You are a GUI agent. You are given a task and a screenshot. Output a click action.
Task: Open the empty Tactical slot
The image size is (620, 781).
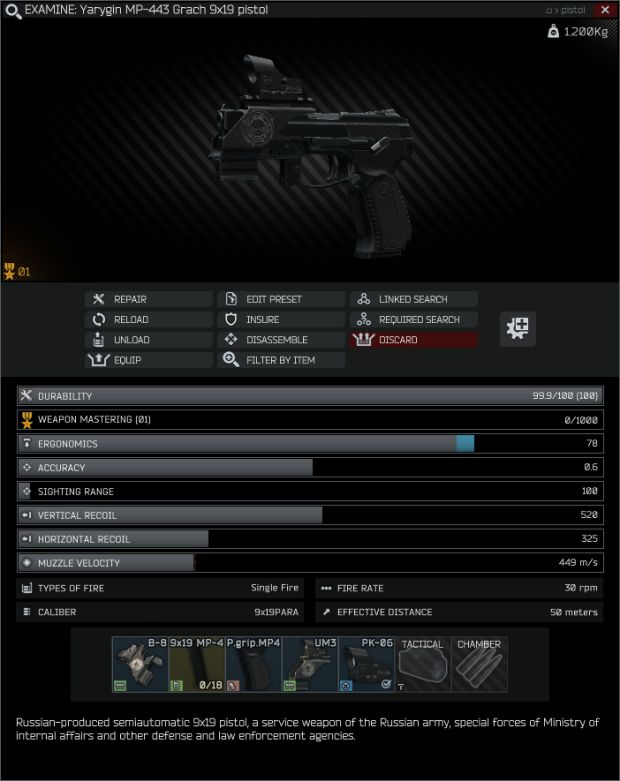pos(423,664)
